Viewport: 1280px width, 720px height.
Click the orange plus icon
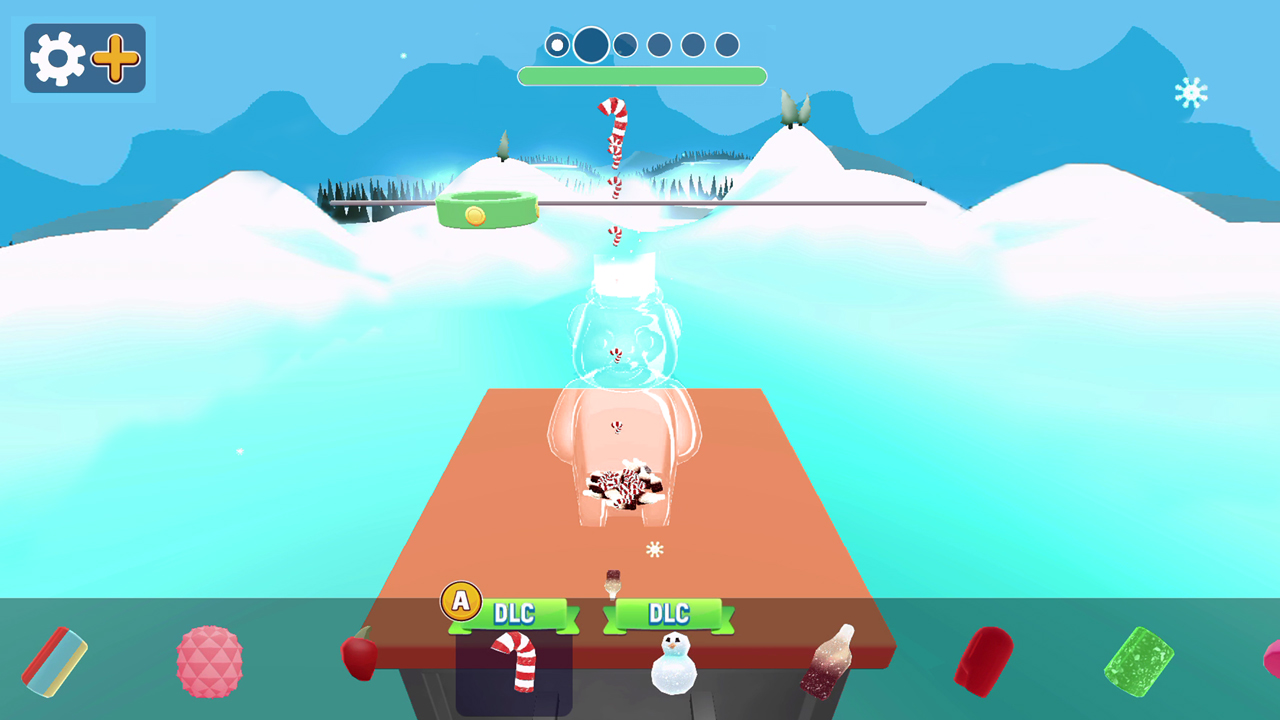pyautogui.click(x=114, y=57)
